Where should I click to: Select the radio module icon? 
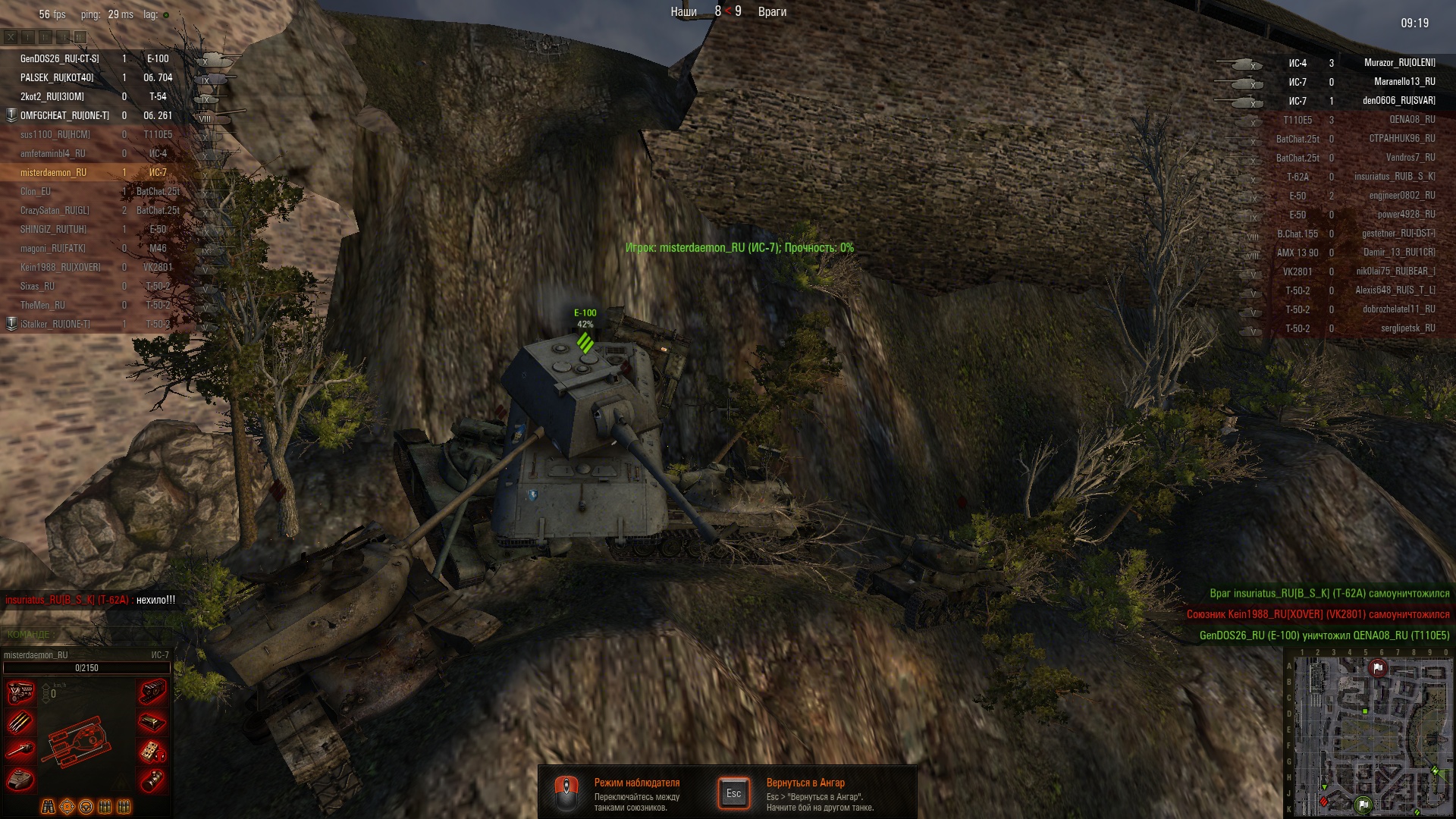(152, 751)
